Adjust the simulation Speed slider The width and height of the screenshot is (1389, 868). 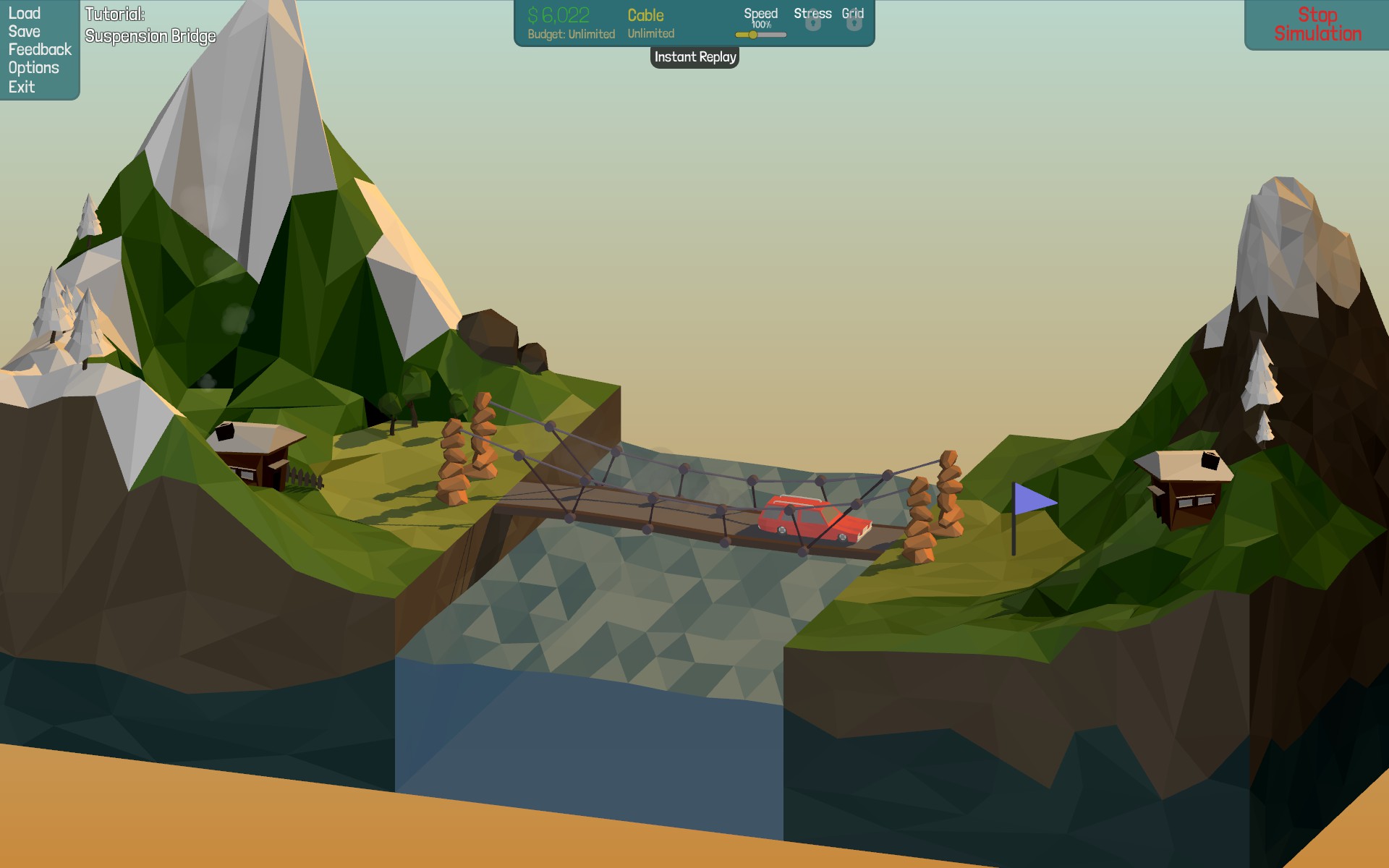pos(753,35)
